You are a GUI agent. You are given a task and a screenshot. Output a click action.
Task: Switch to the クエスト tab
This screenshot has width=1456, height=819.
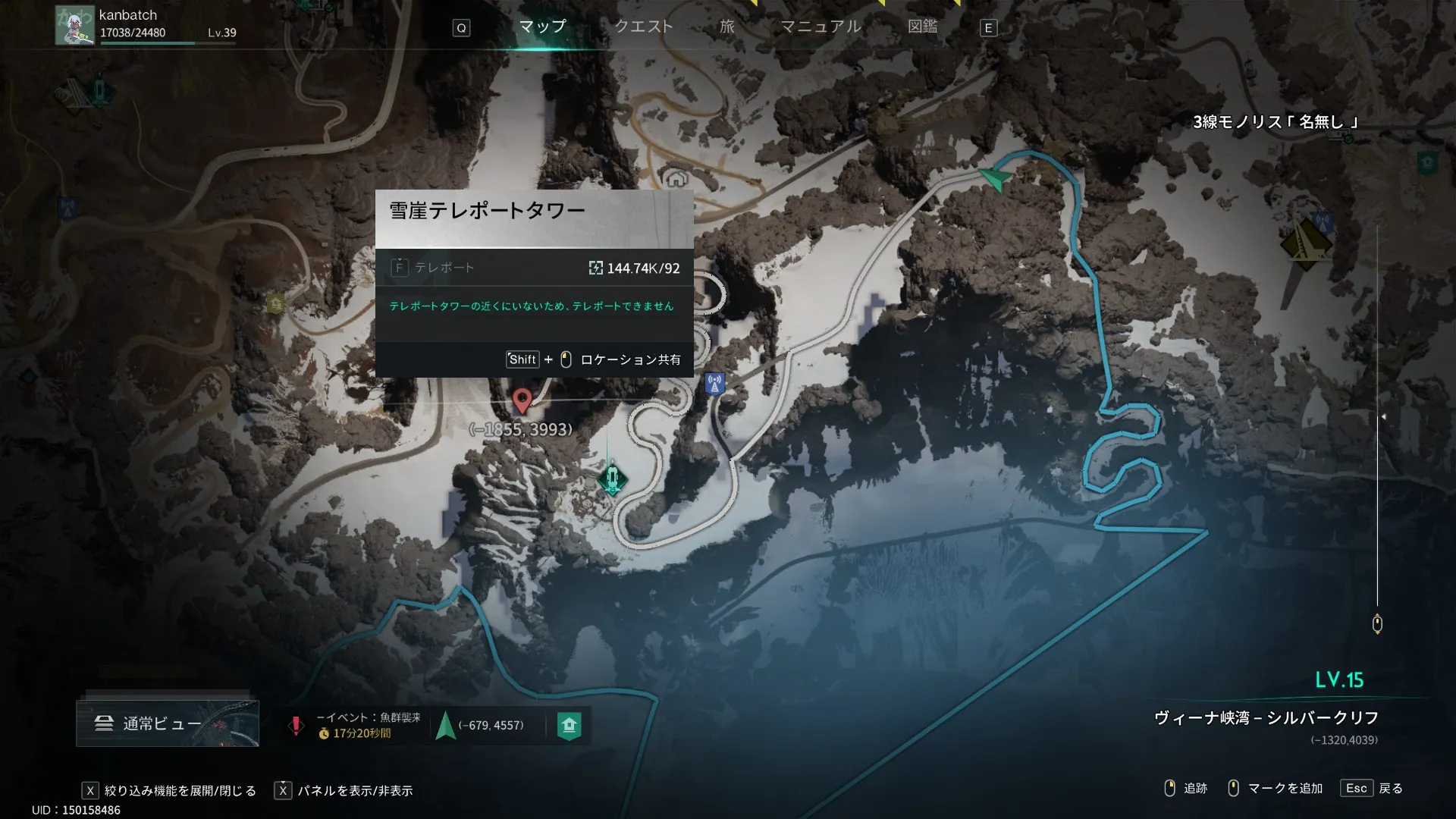tap(643, 27)
